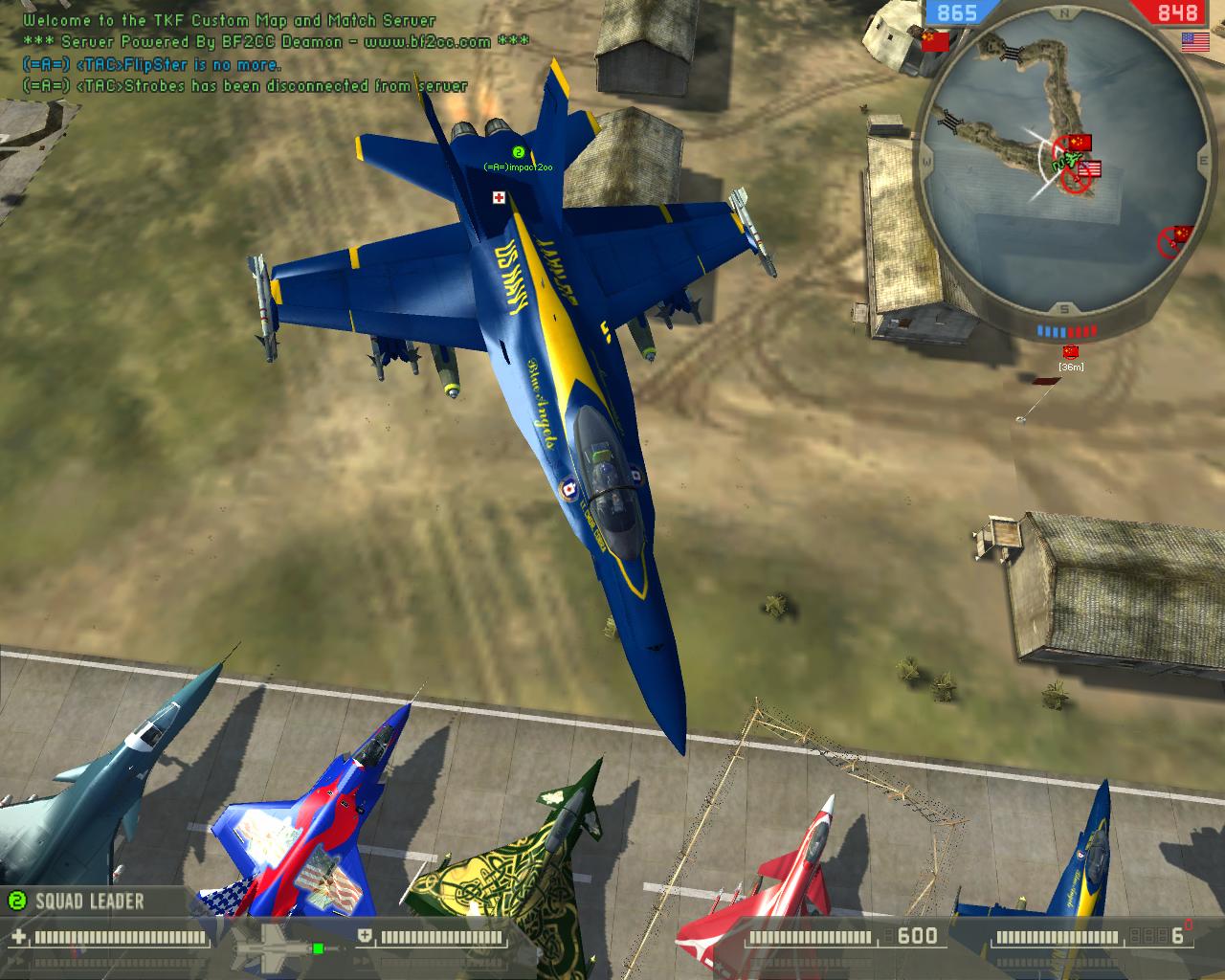Viewport: 1225px width, 980px height.
Task: Select the Chinese flag at minimap's east edge
Action: tap(1183, 233)
